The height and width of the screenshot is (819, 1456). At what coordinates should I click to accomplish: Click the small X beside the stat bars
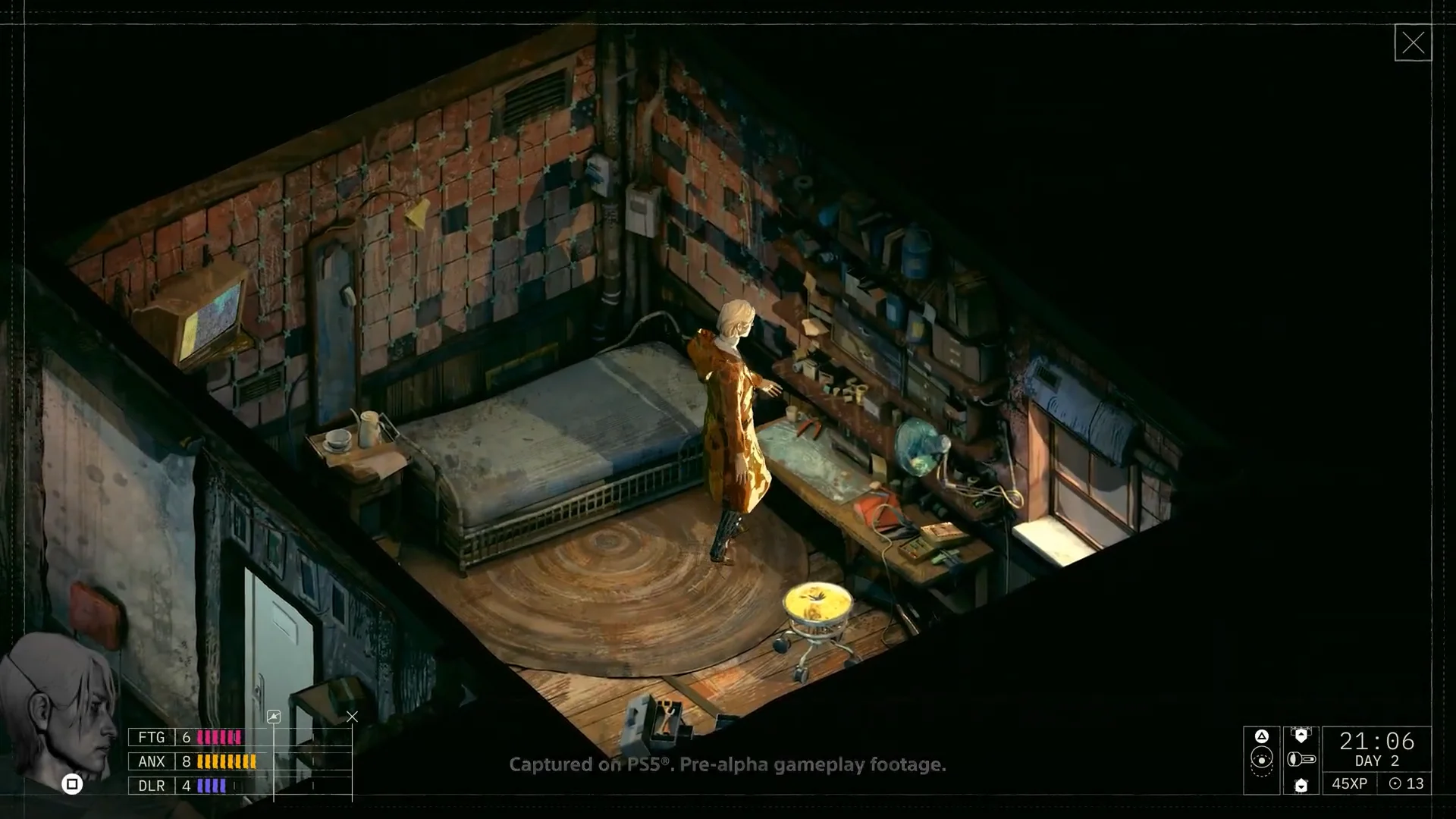click(352, 717)
